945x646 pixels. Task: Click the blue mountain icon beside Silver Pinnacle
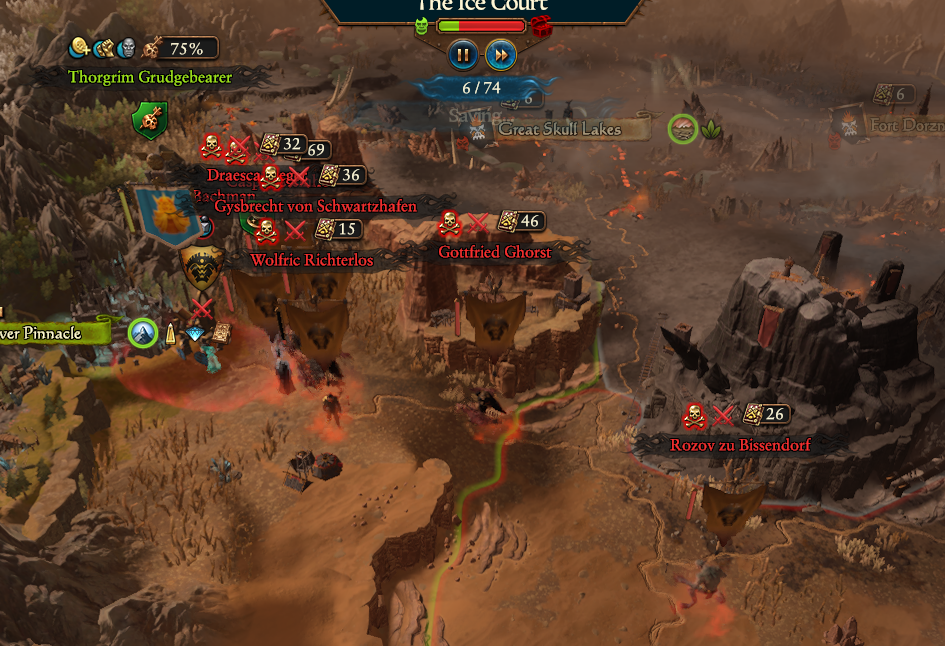click(143, 333)
